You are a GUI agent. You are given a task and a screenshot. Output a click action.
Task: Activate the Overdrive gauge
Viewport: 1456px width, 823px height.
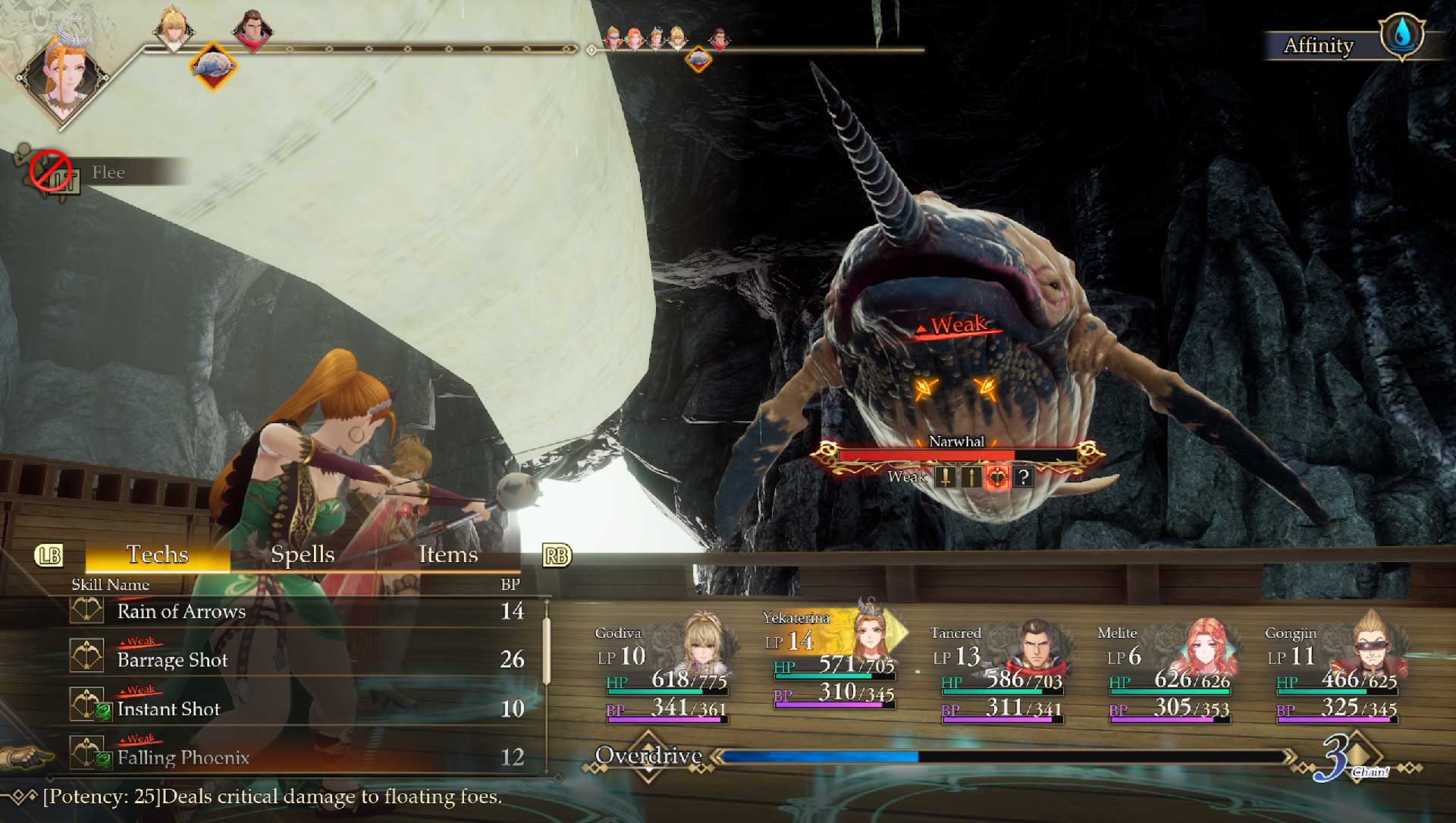(x=1001, y=756)
